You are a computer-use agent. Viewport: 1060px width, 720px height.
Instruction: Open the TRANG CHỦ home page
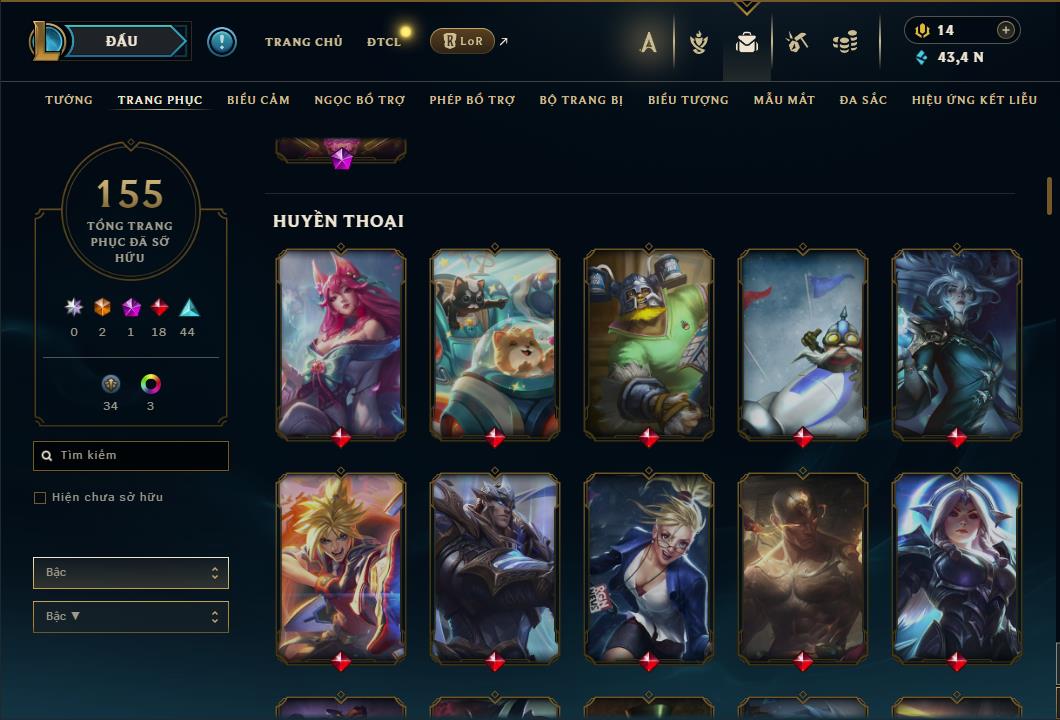303,42
